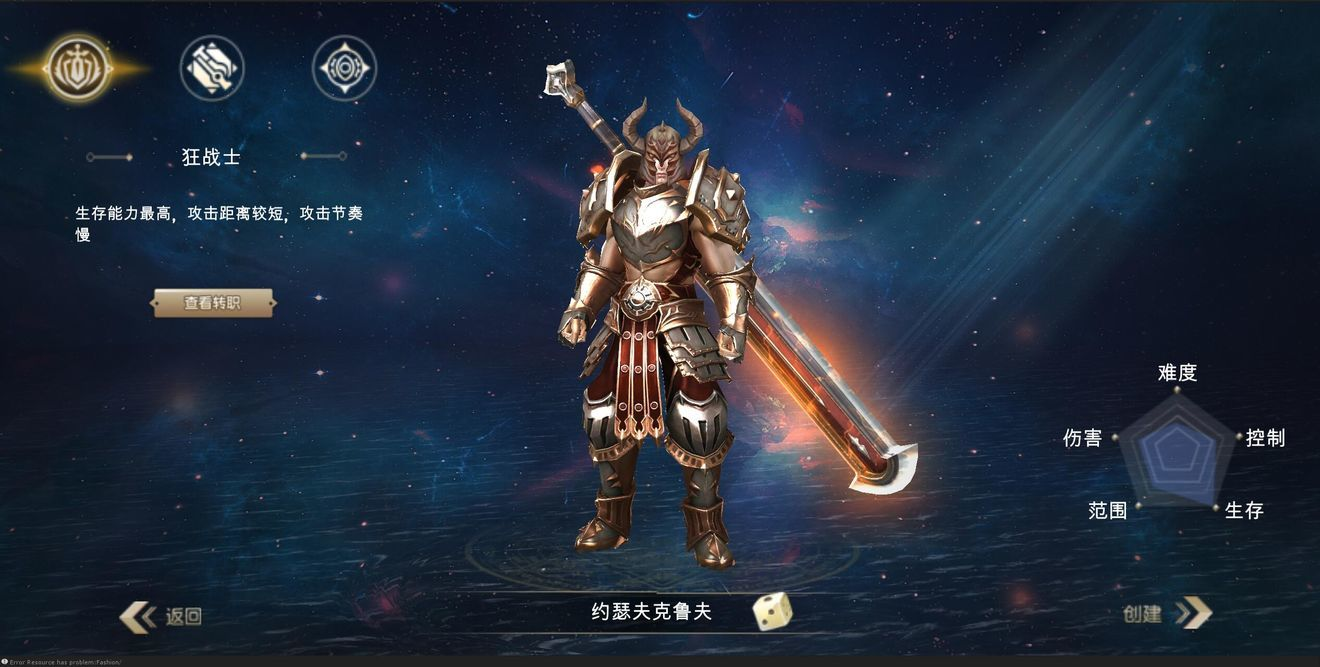
Task: Choose the gun class icon
Action: coord(212,68)
